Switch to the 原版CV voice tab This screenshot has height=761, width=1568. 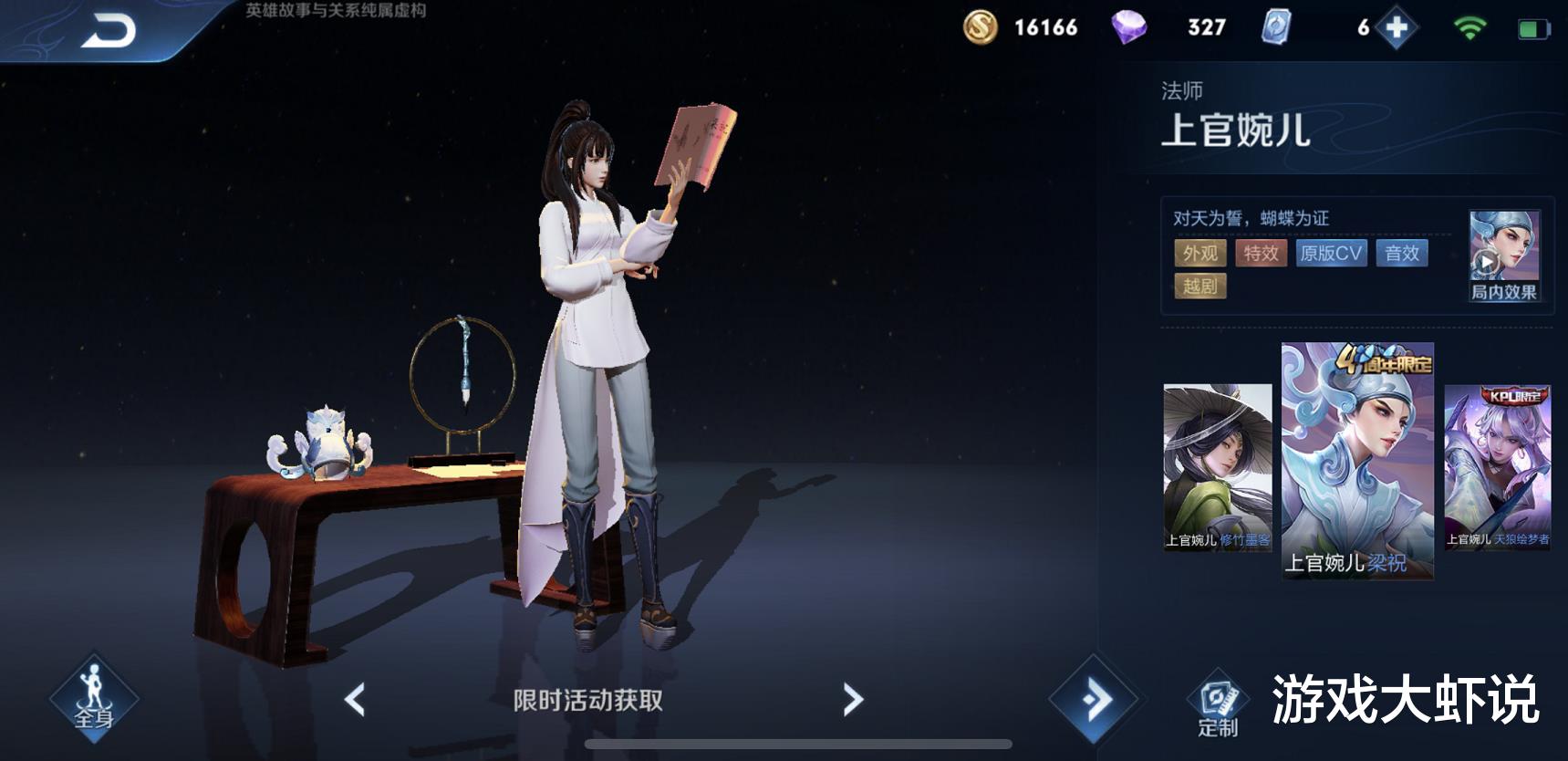pos(1331,254)
